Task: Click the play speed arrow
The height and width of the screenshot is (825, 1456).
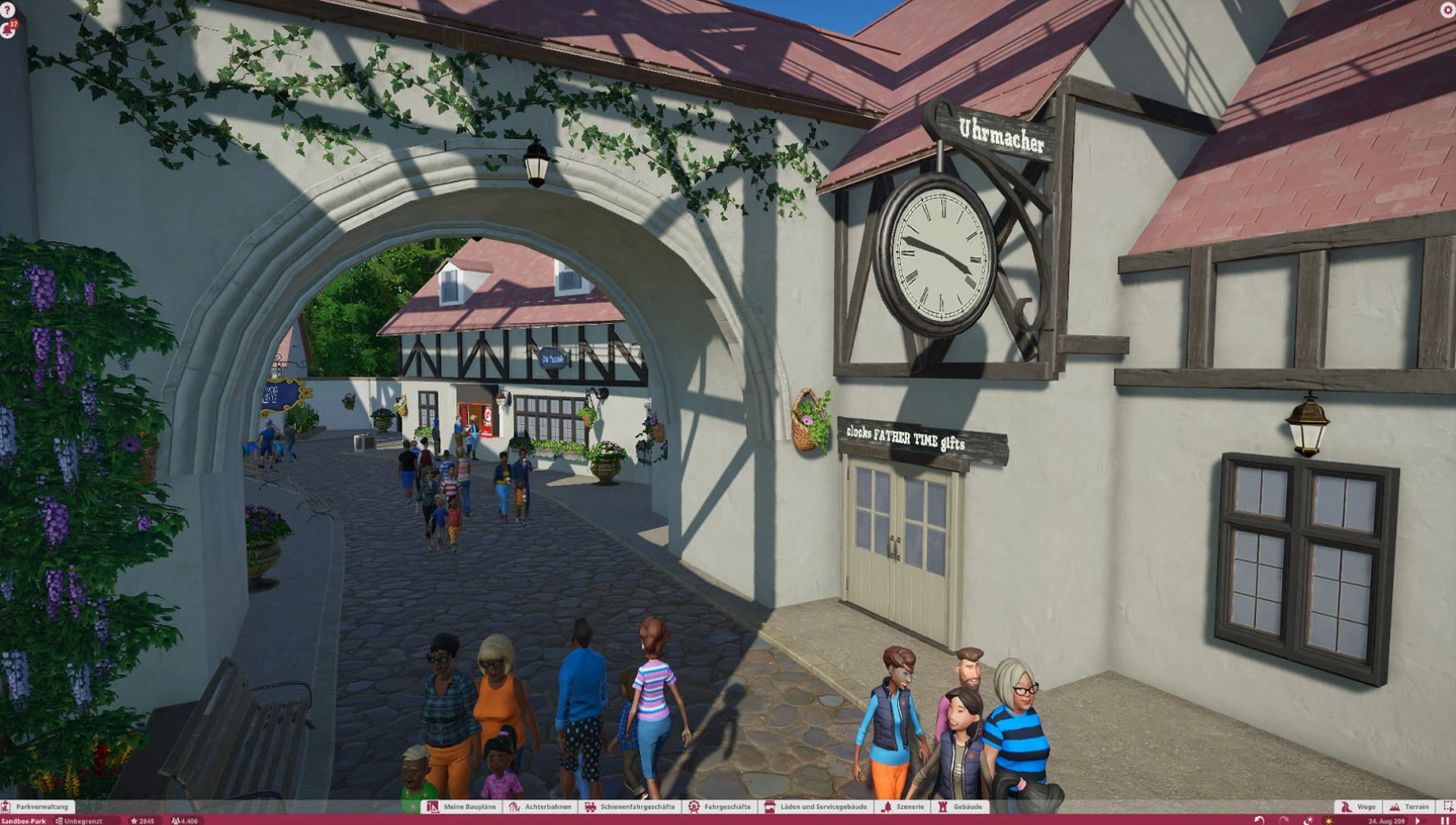Action: tap(1419, 820)
